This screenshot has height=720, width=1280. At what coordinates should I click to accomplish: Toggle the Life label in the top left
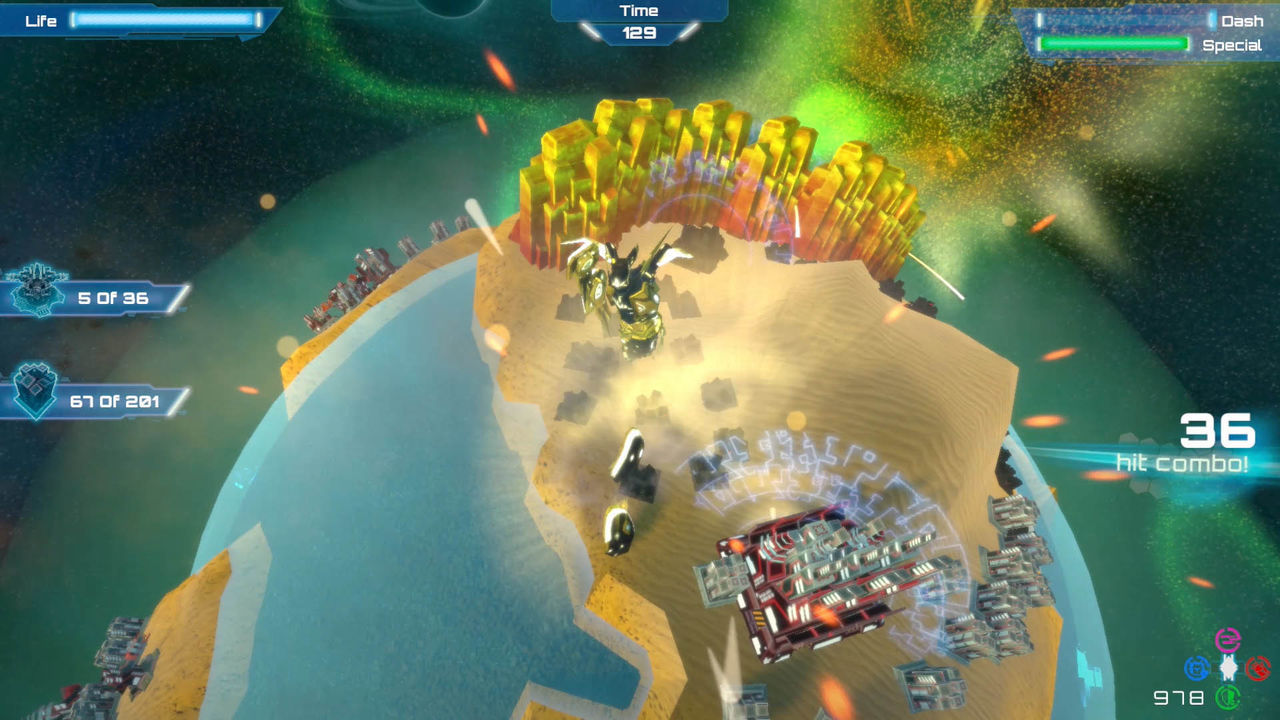click(x=38, y=20)
